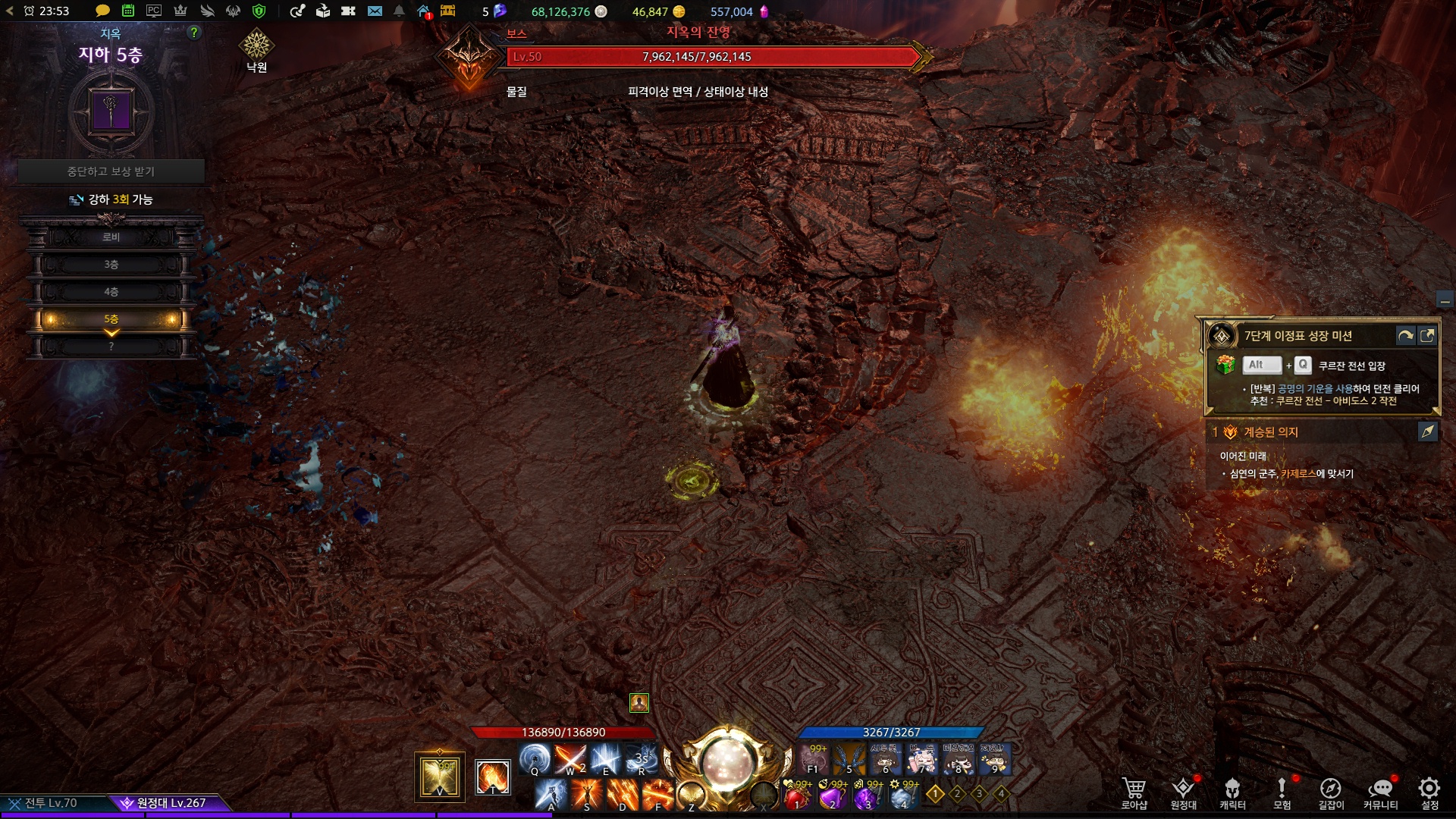
Task: Open the chat speech bubble icon
Action: point(102,11)
